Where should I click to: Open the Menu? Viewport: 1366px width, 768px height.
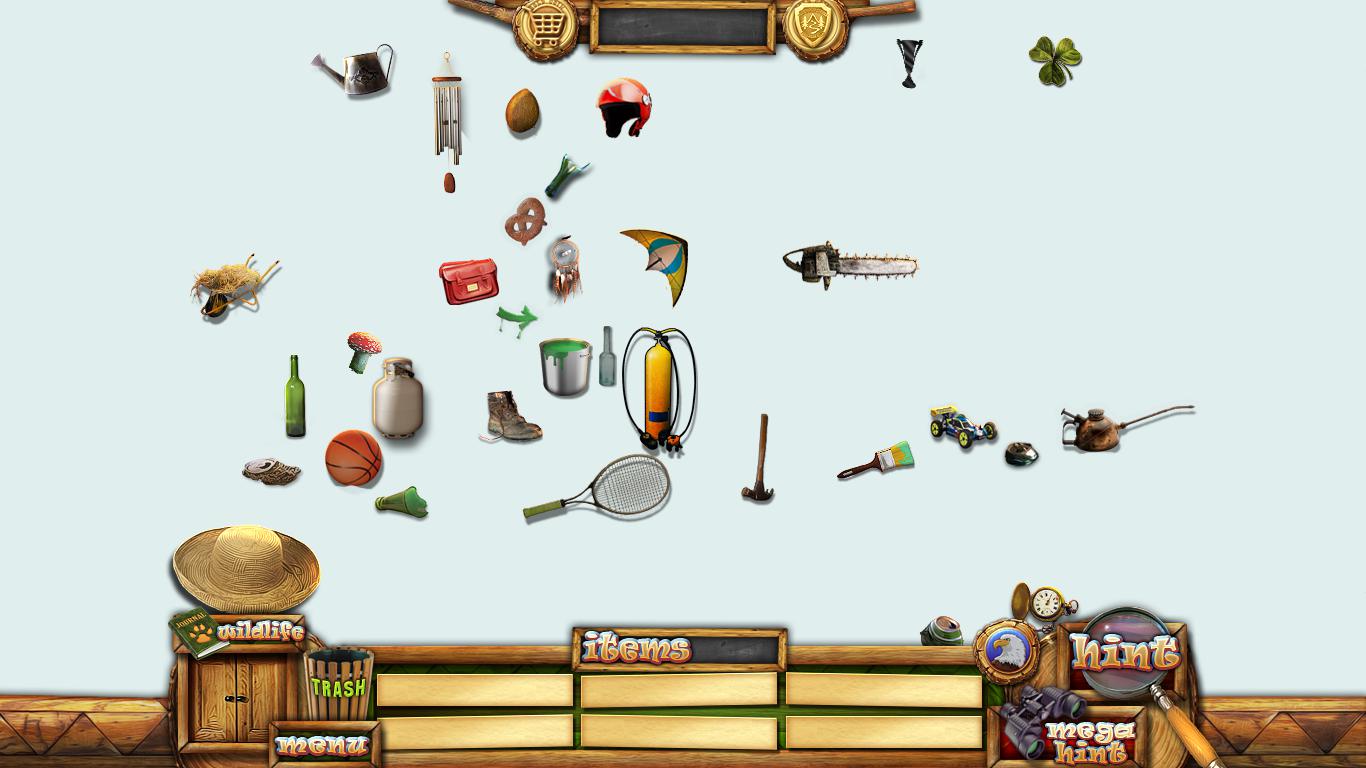click(x=323, y=745)
